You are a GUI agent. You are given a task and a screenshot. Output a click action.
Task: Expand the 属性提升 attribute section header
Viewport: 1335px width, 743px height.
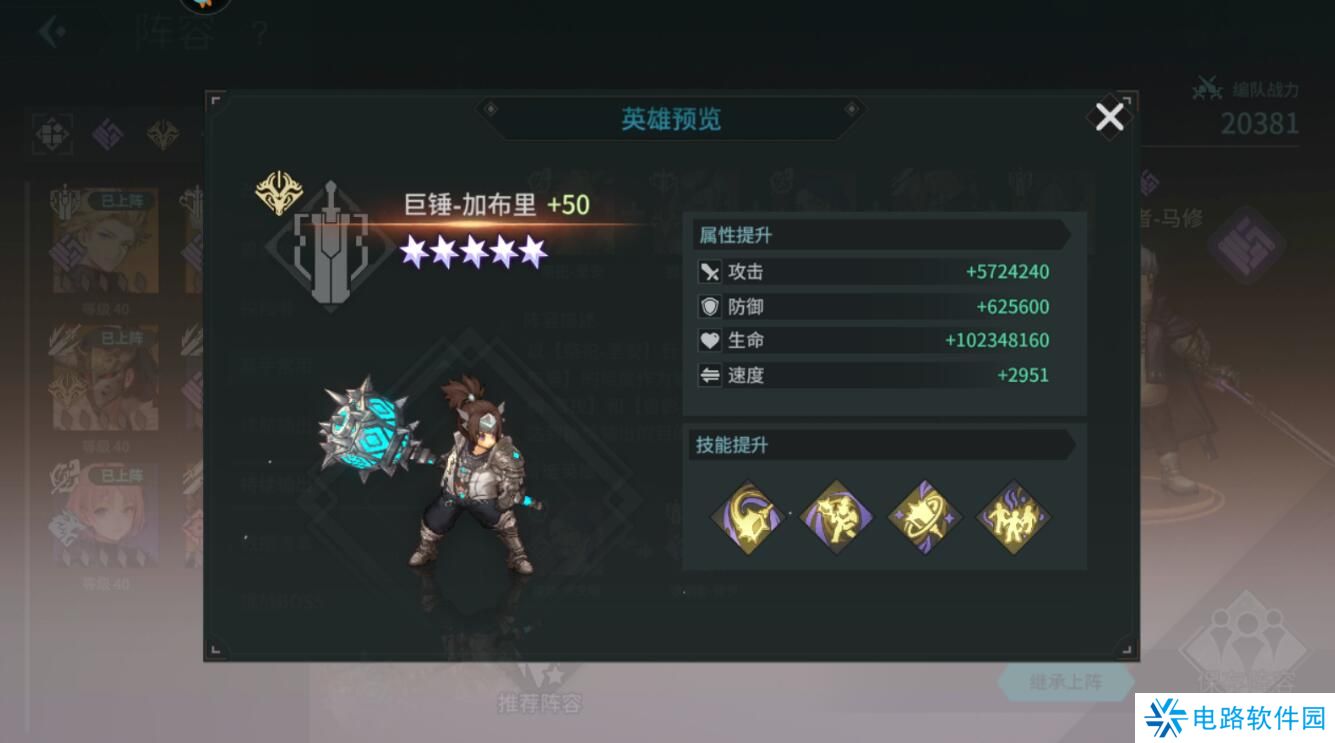click(736, 235)
